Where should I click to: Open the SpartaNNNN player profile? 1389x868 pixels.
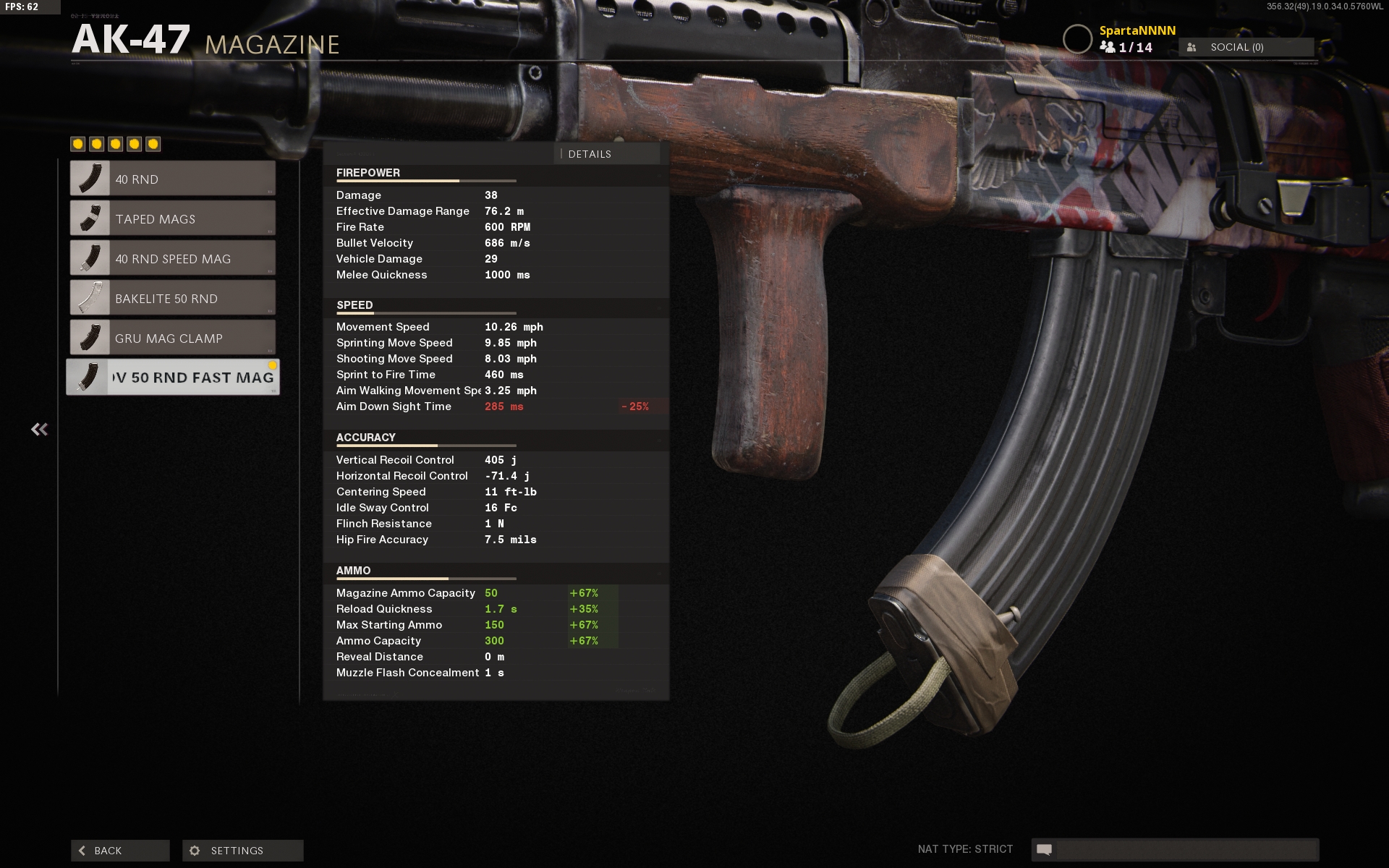point(1137,30)
